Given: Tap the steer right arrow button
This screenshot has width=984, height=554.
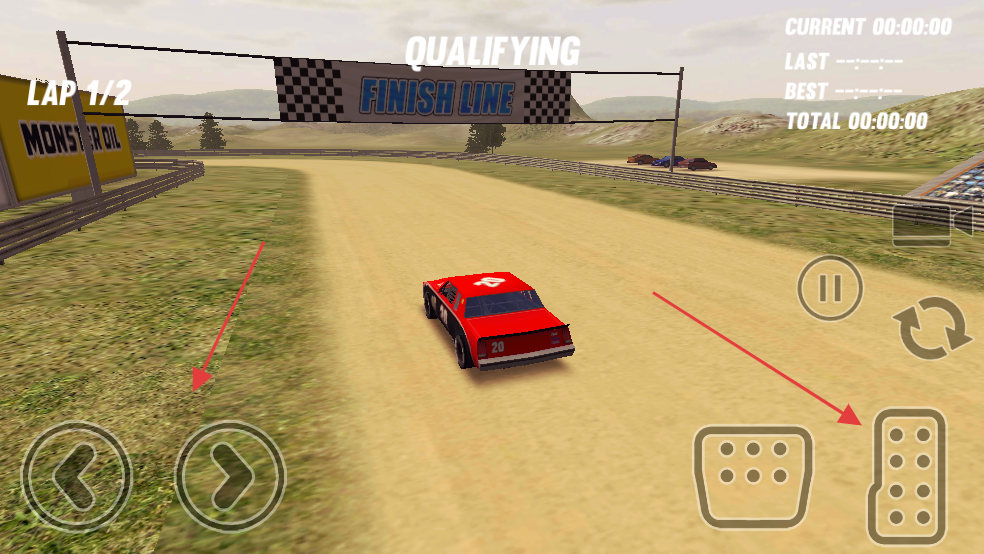Looking at the screenshot, I should click(231, 476).
